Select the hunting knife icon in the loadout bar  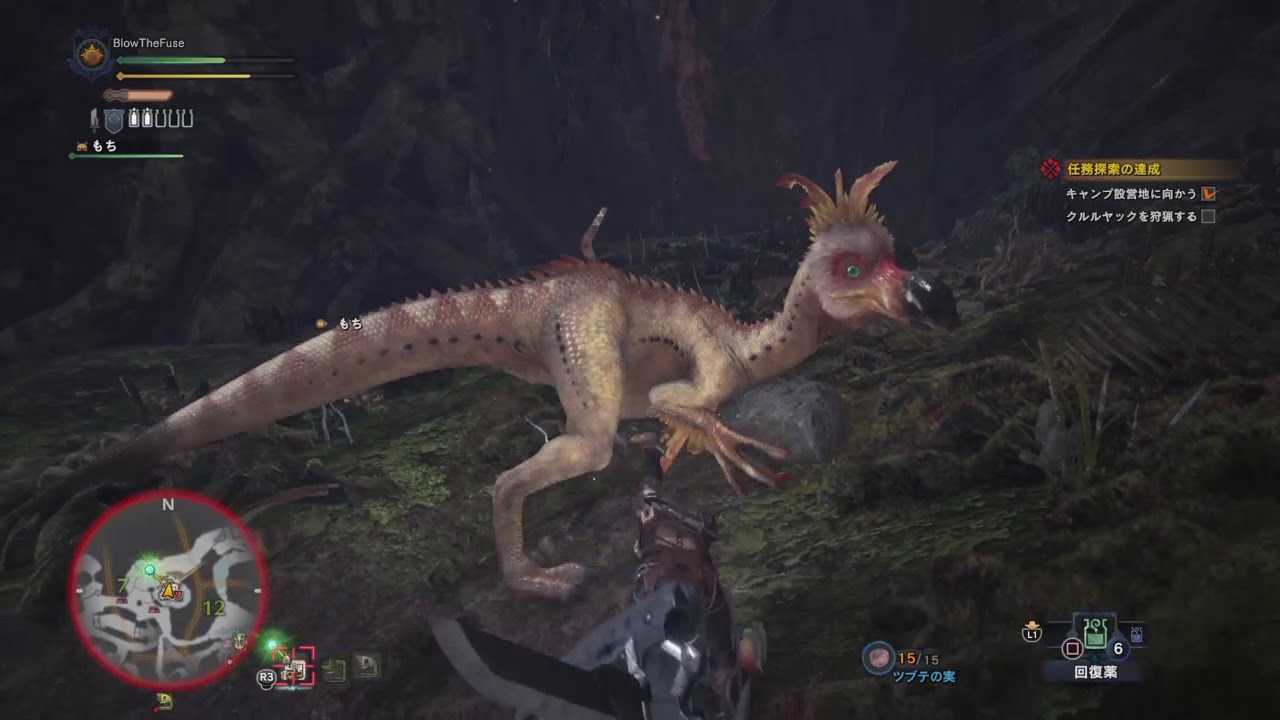[x=95, y=120]
